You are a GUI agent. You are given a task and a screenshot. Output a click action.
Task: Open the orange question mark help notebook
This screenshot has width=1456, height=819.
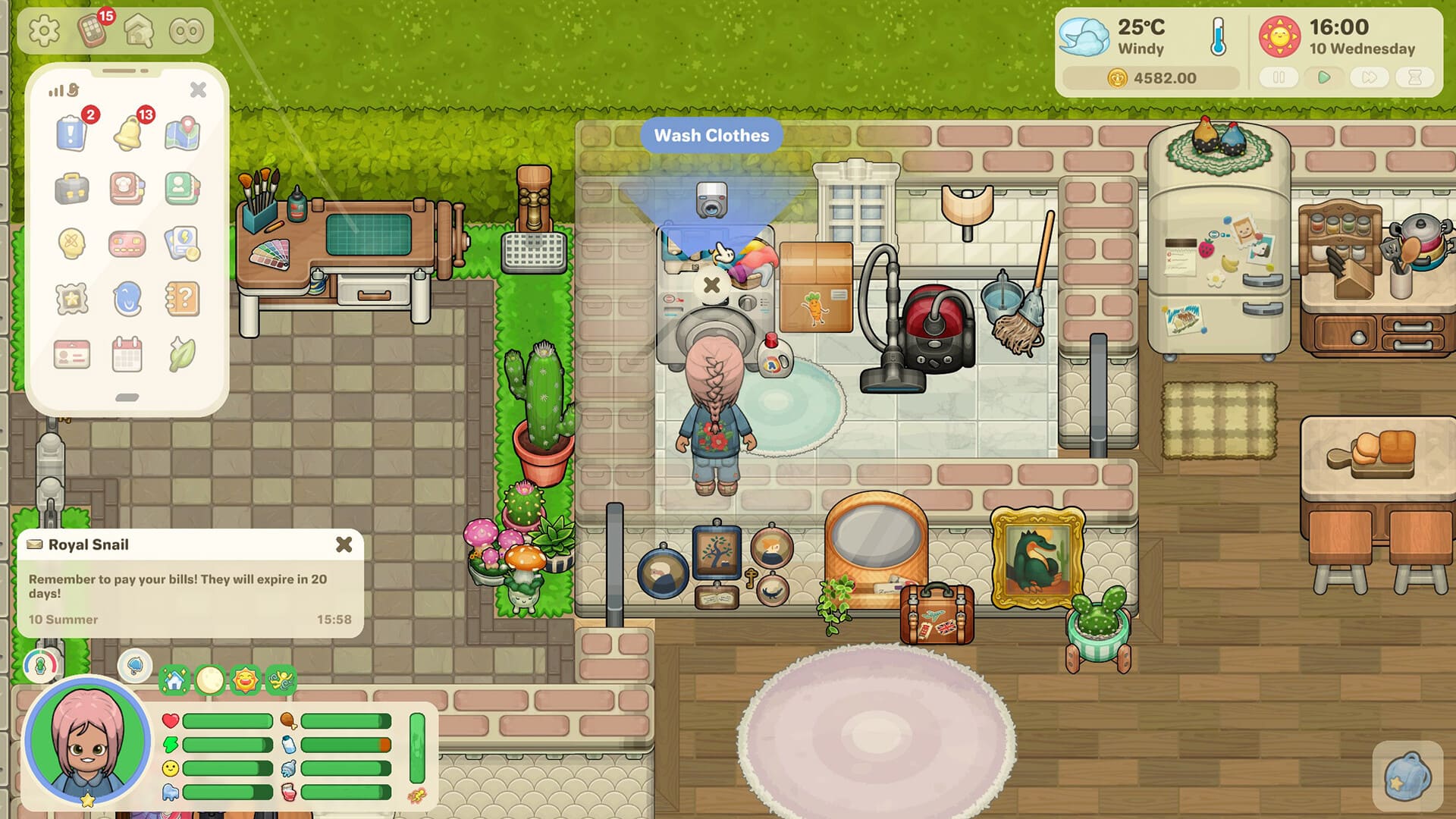182,299
